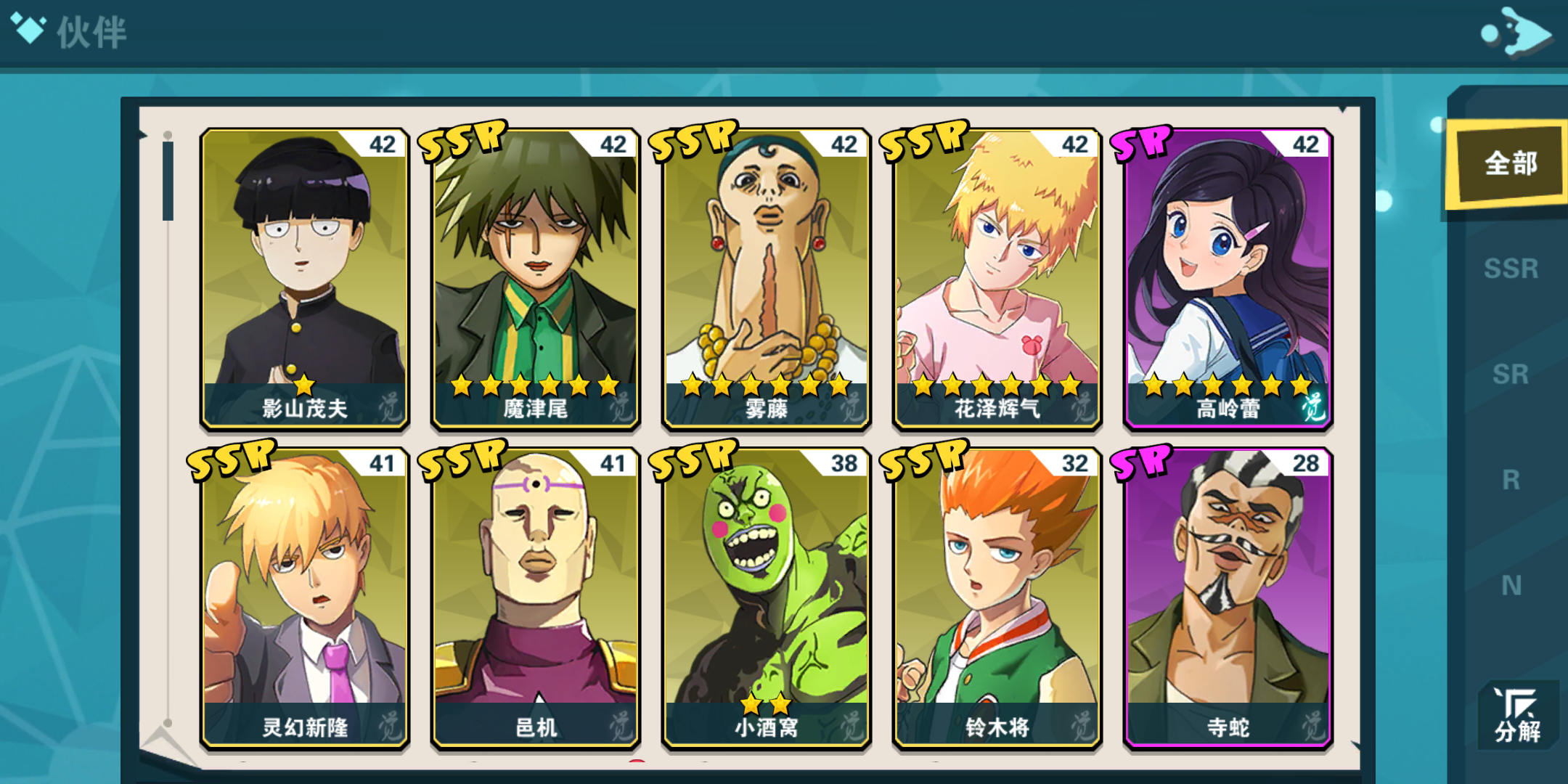Switch to the SR rarity tab
This screenshot has height=784, width=1568.
point(1511,375)
